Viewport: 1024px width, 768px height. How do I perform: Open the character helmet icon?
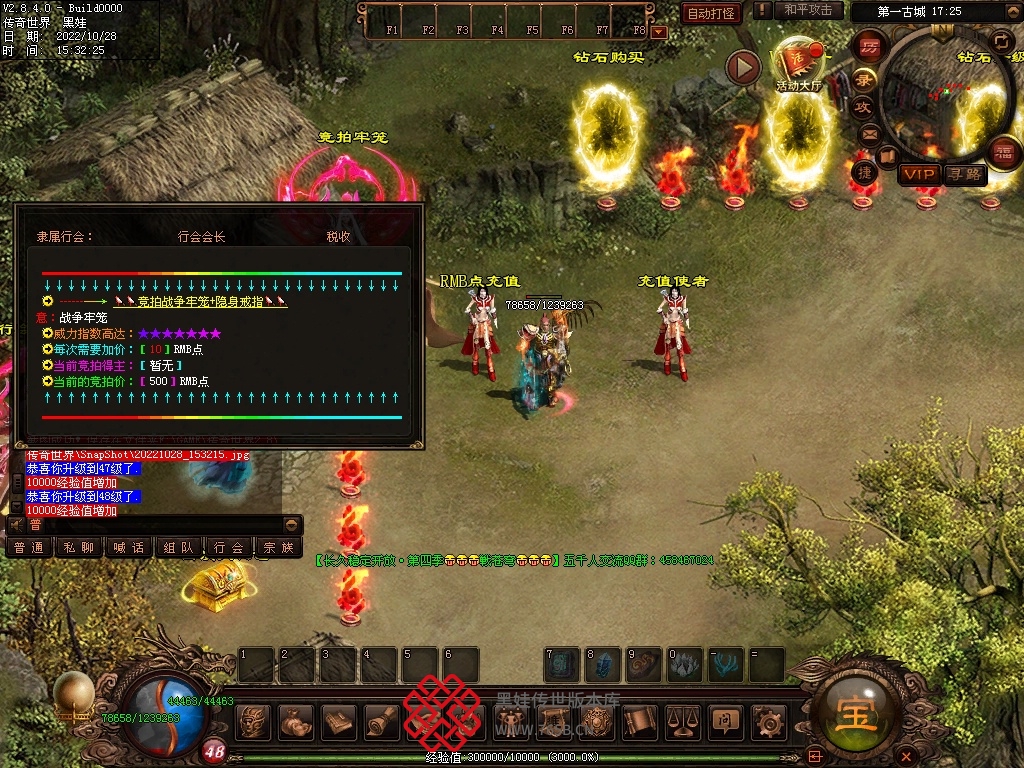[x=253, y=720]
